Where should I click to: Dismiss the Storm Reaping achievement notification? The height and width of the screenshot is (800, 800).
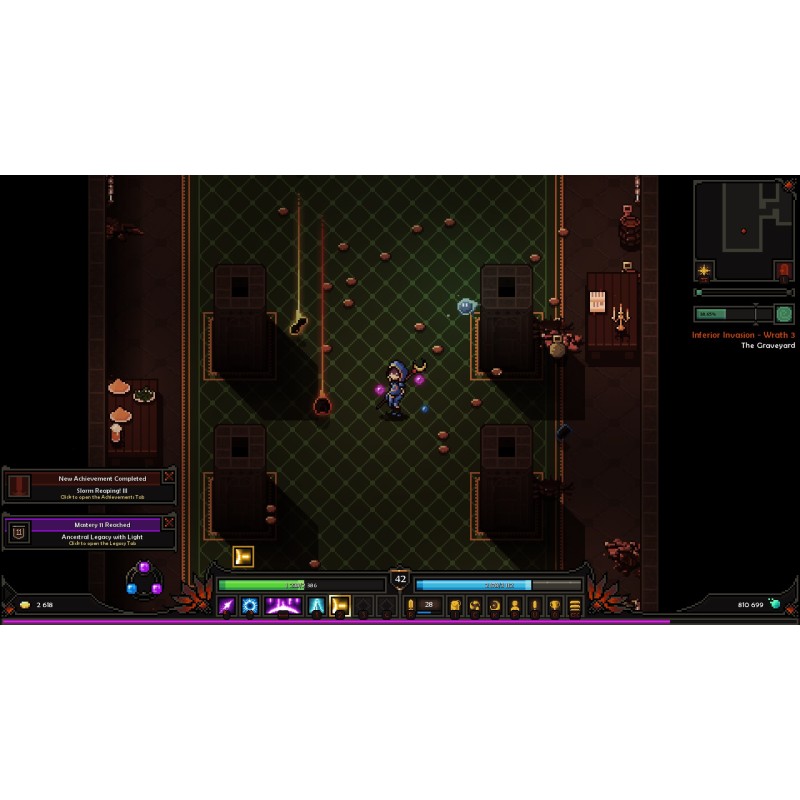click(168, 477)
